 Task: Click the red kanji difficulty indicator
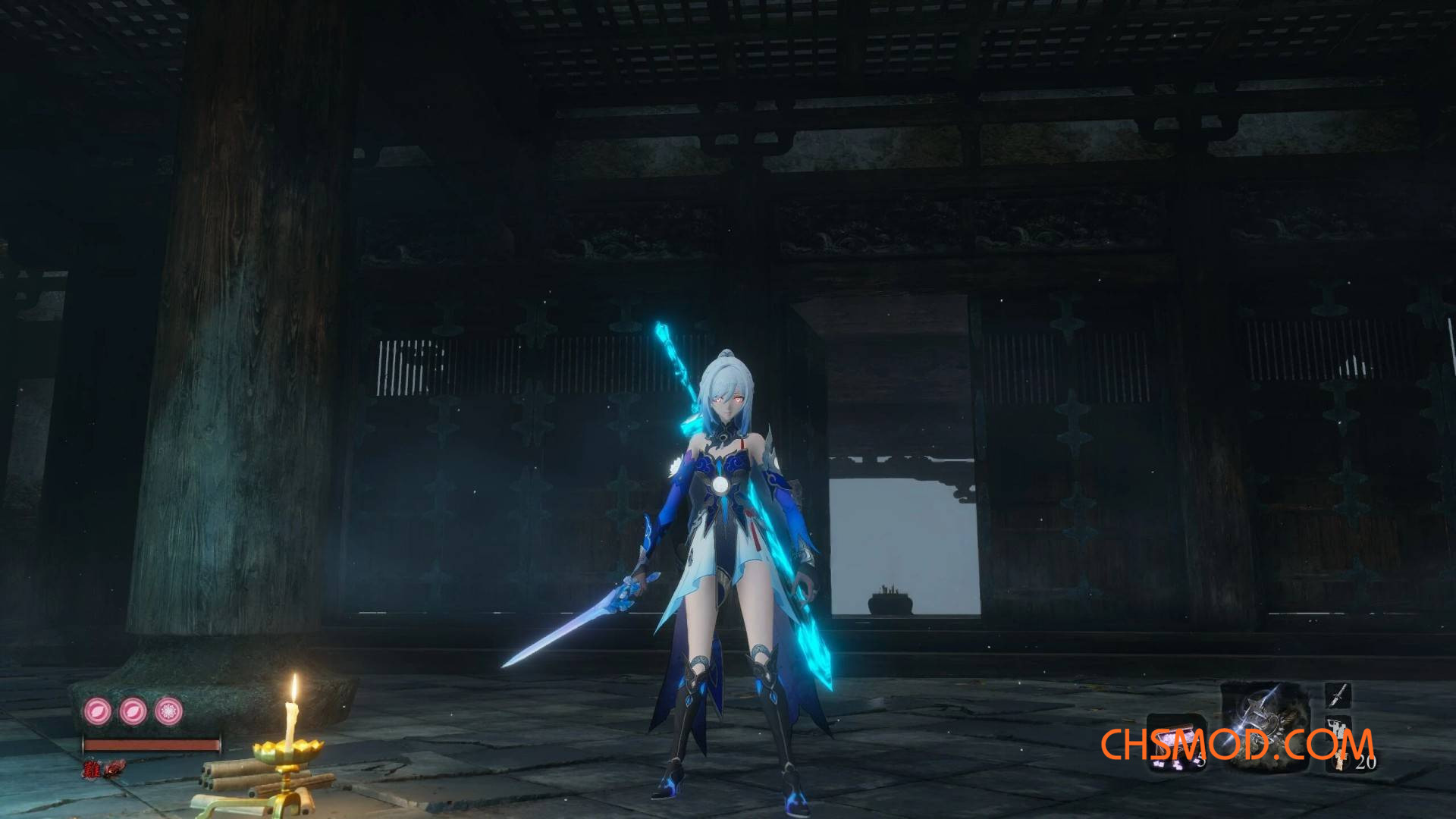click(93, 769)
